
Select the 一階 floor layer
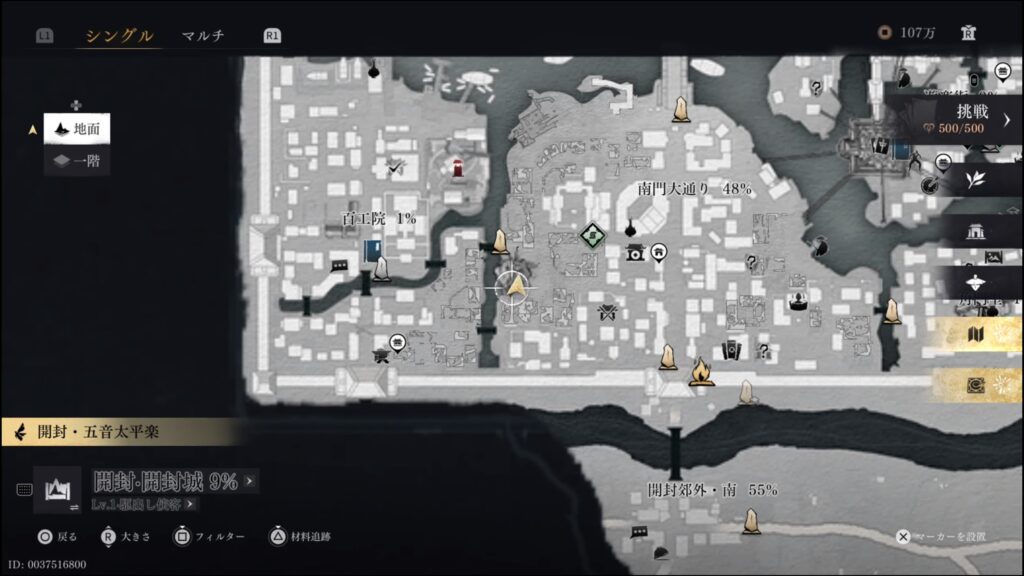pos(77,160)
